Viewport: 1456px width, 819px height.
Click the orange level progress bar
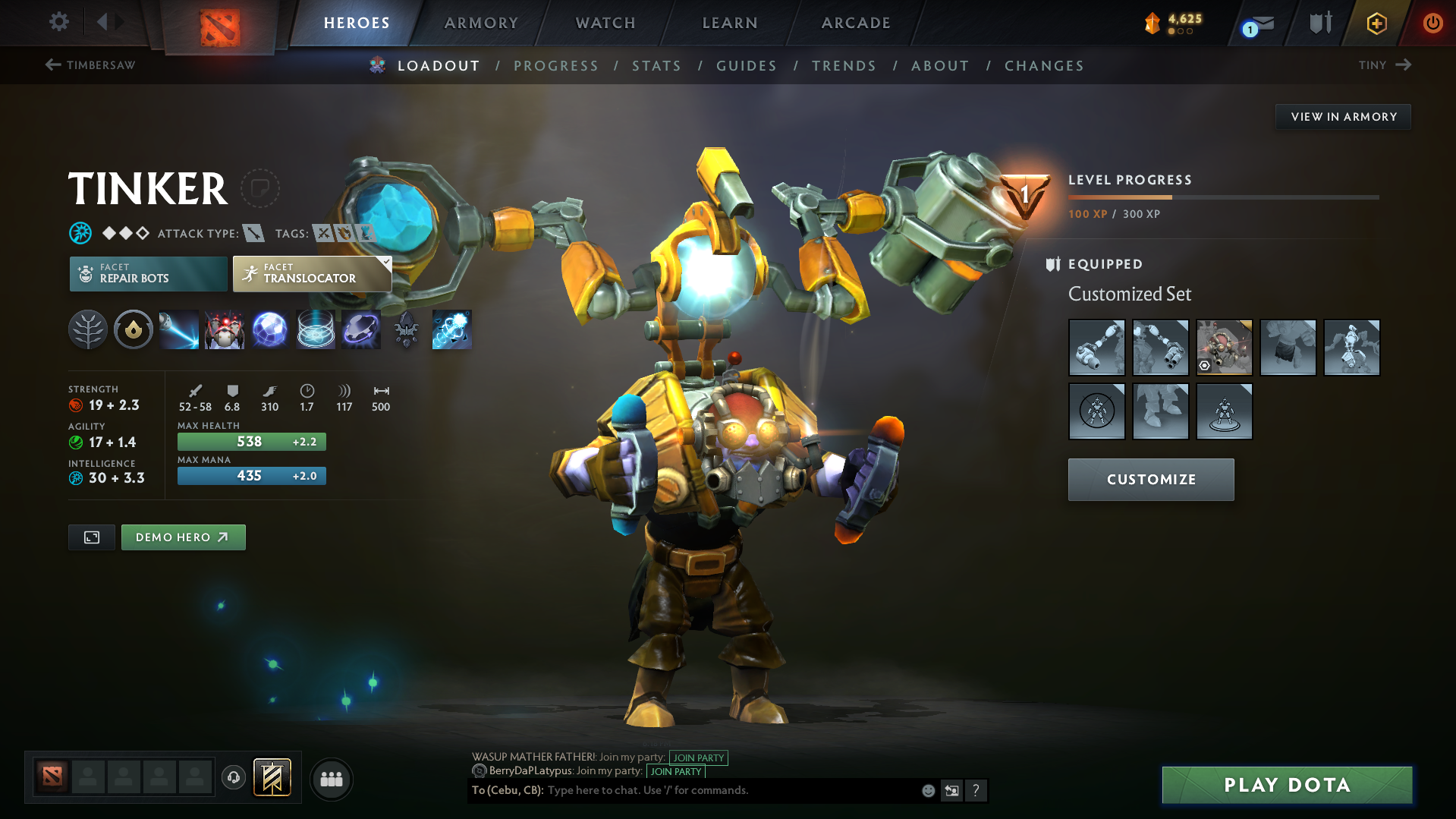[x=1119, y=197]
